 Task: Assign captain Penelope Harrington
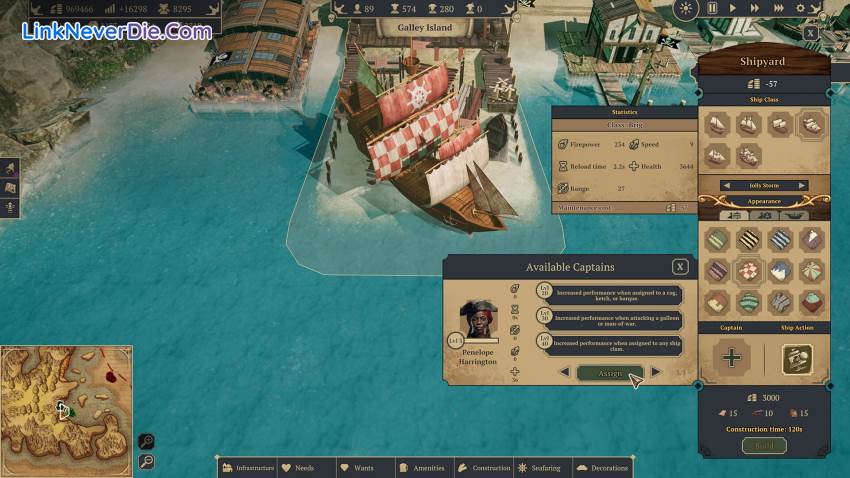click(x=610, y=373)
